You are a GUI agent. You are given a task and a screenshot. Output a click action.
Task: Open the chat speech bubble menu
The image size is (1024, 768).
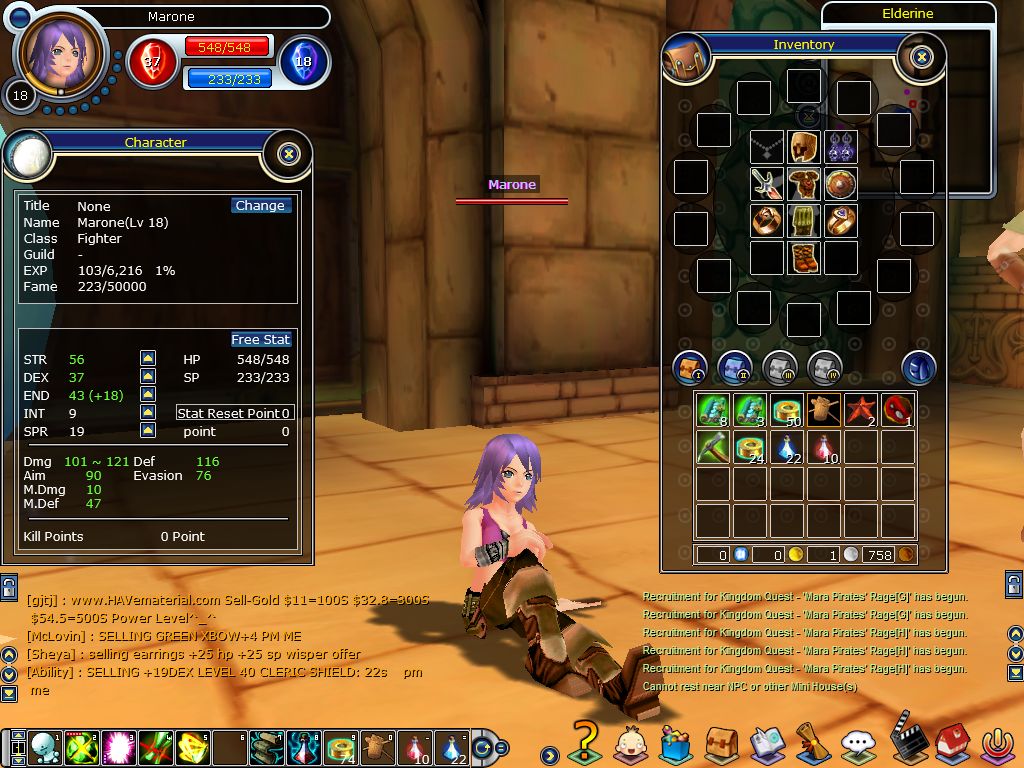pyautogui.click(x=857, y=744)
